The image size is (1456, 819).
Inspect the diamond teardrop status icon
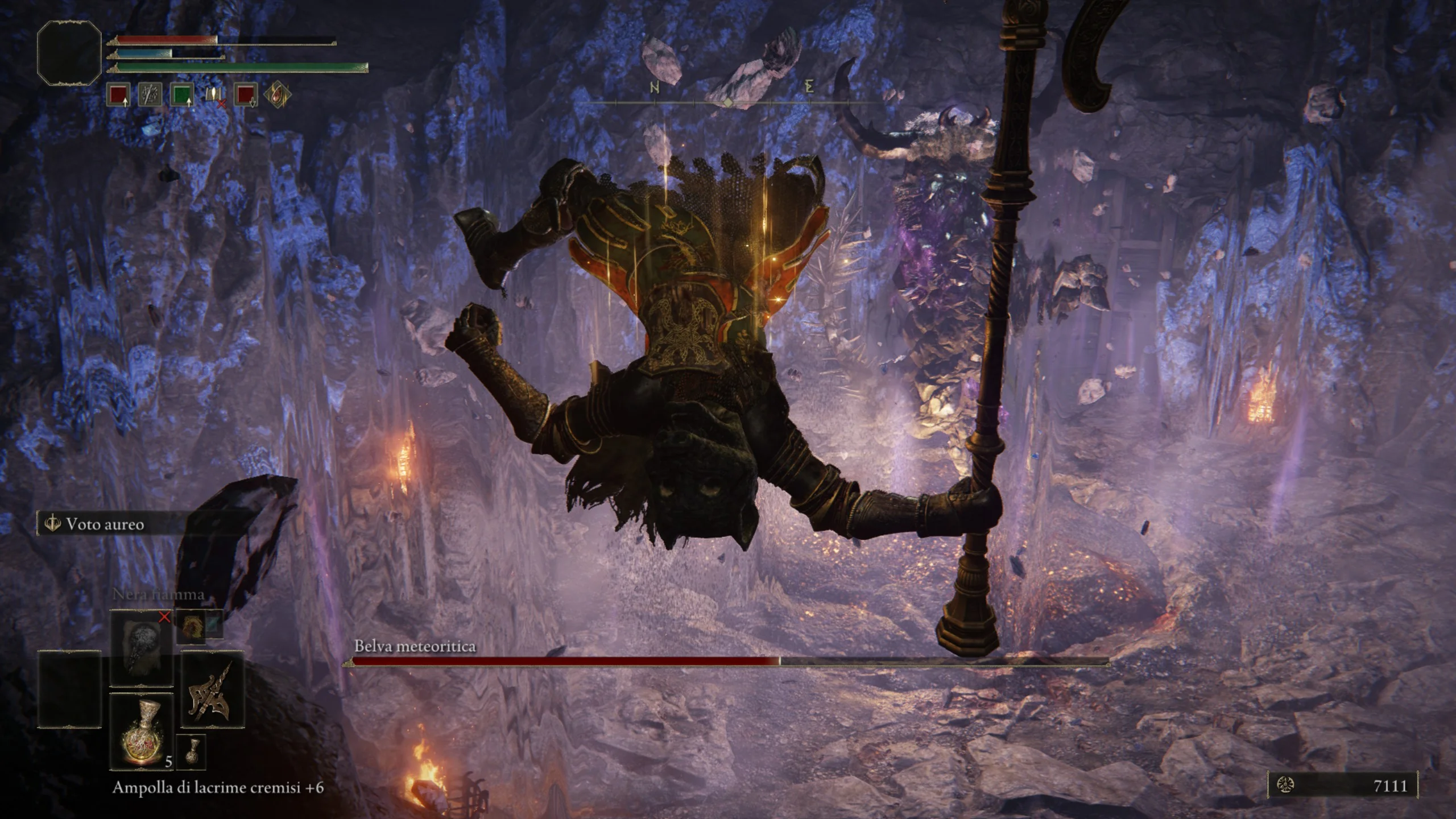tap(278, 95)
